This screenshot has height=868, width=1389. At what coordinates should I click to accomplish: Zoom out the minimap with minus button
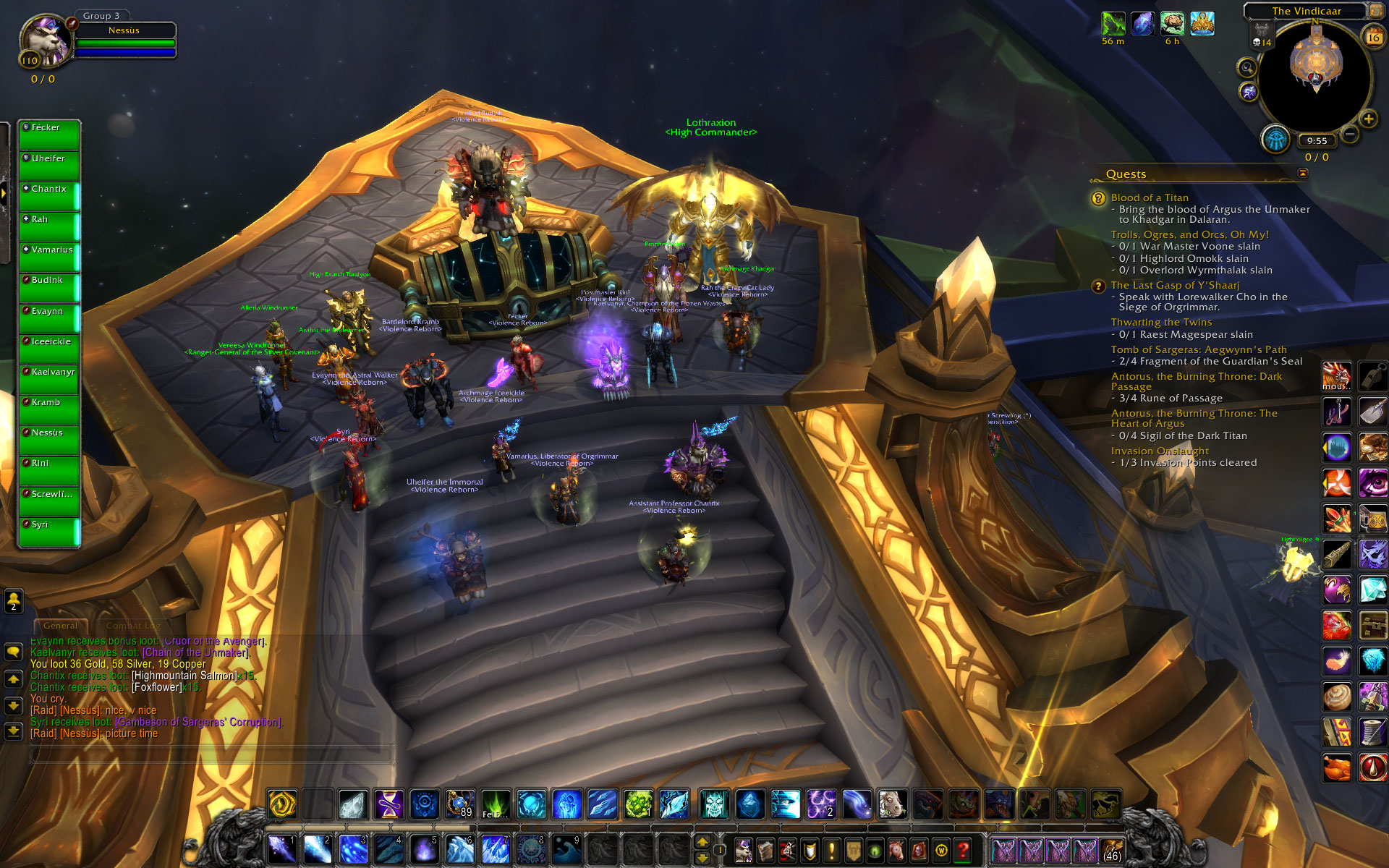[x=1349, y=134]
